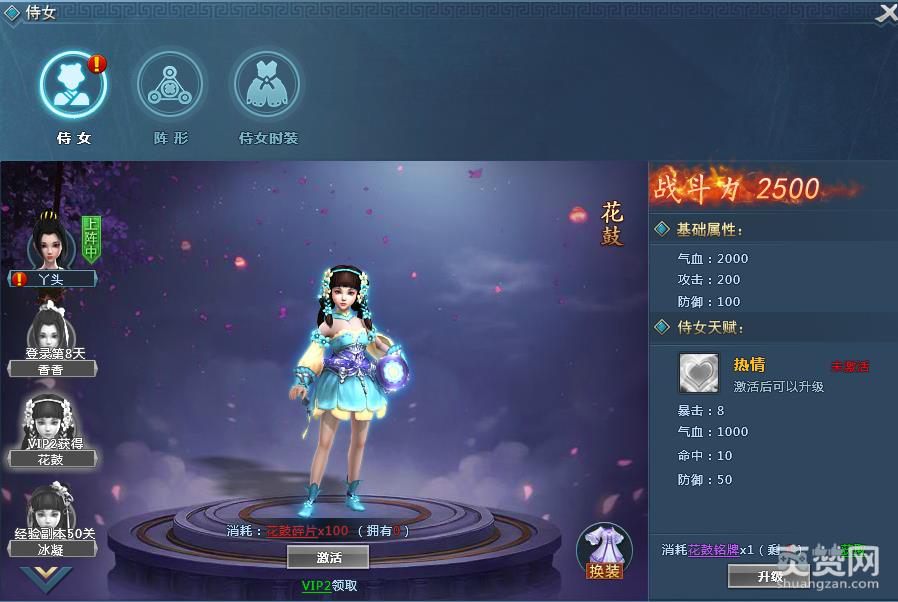This screenshot has height=602, width=898.
Task: Click the 激活 activate button
Action: [x=328, y=557]
